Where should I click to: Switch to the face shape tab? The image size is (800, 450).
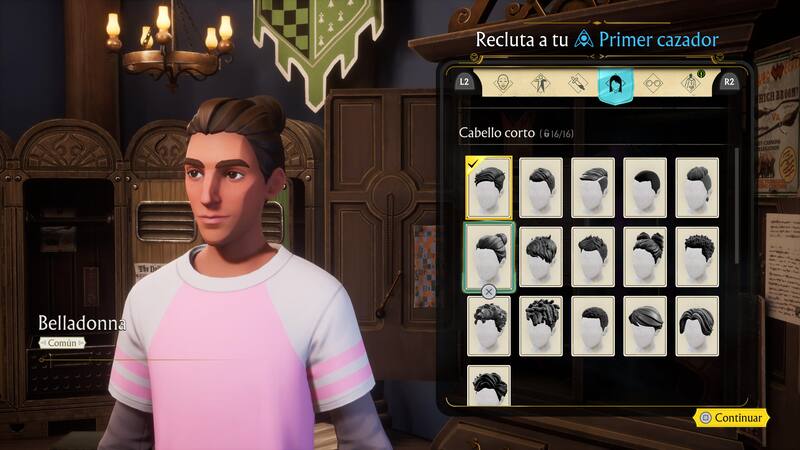pyautogui.click(x=503, y=83)
